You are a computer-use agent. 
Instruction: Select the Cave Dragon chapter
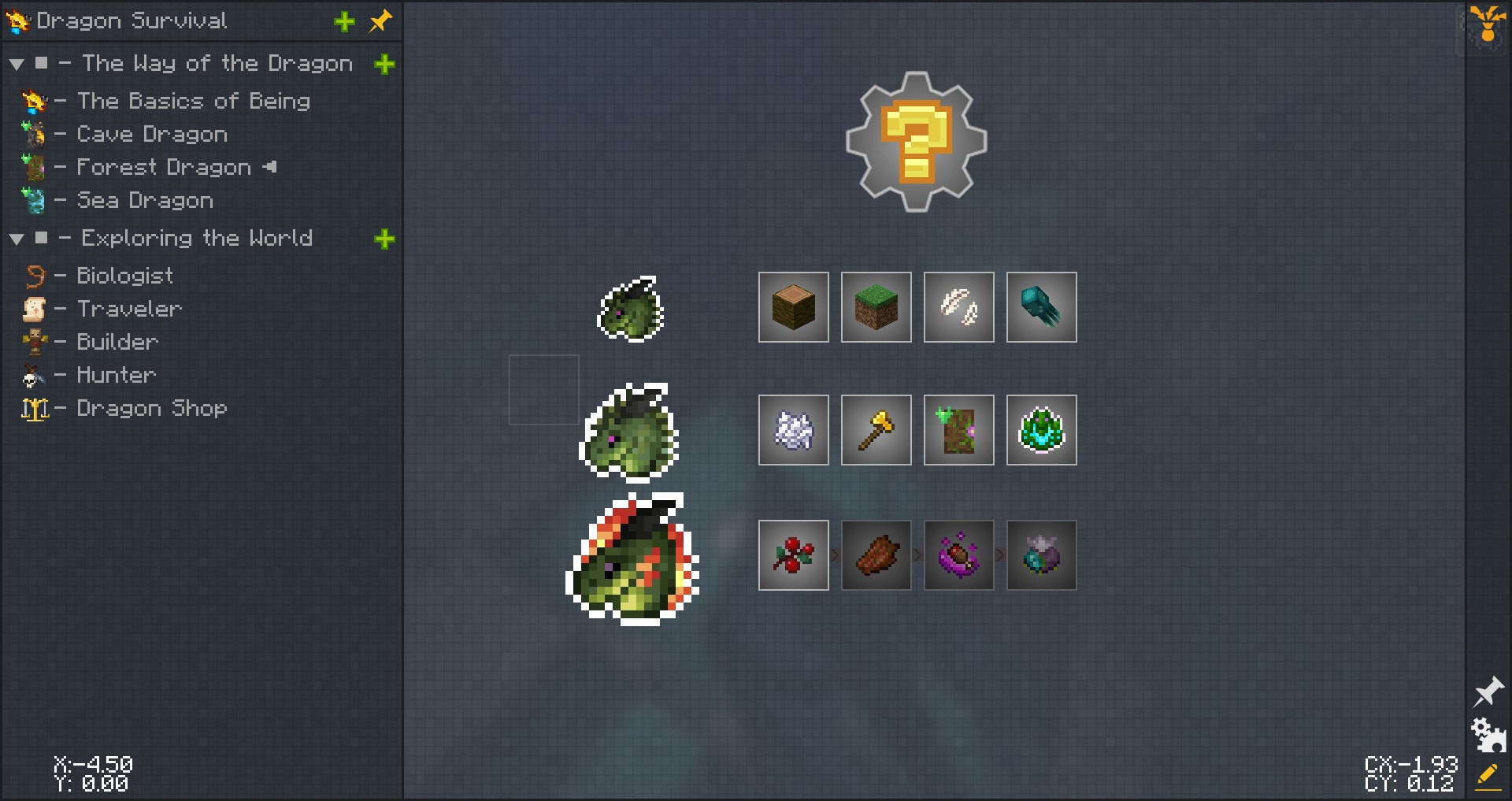coord(151,134)
